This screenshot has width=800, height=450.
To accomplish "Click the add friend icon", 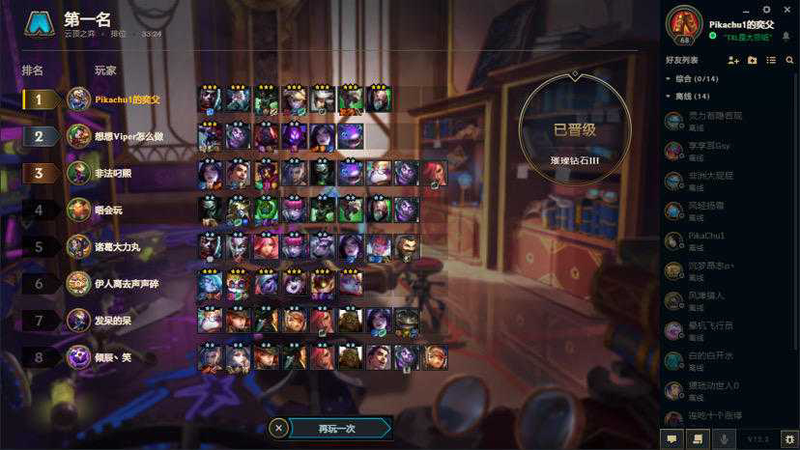I will [734, 61].
